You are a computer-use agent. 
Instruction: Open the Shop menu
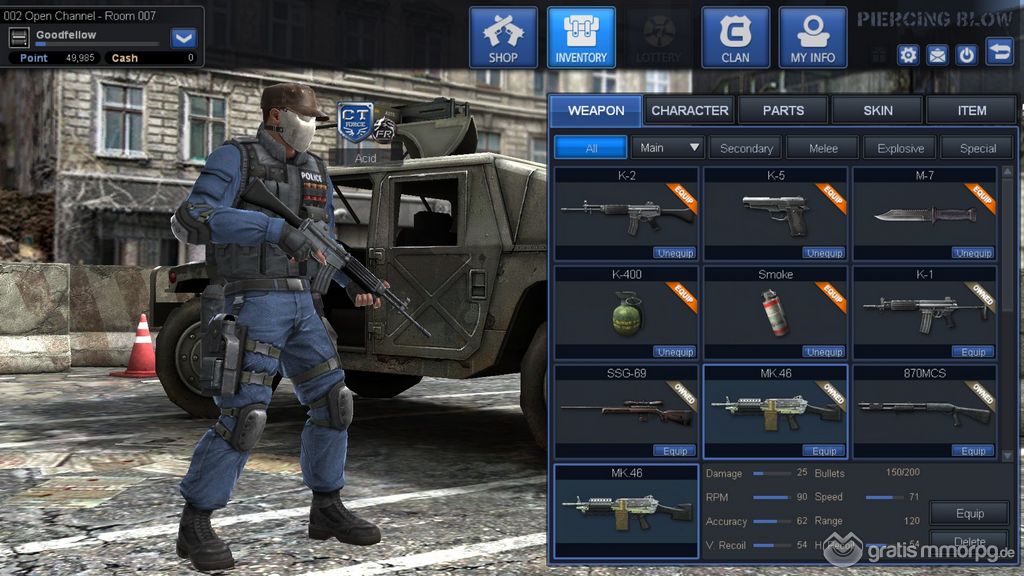503,38
